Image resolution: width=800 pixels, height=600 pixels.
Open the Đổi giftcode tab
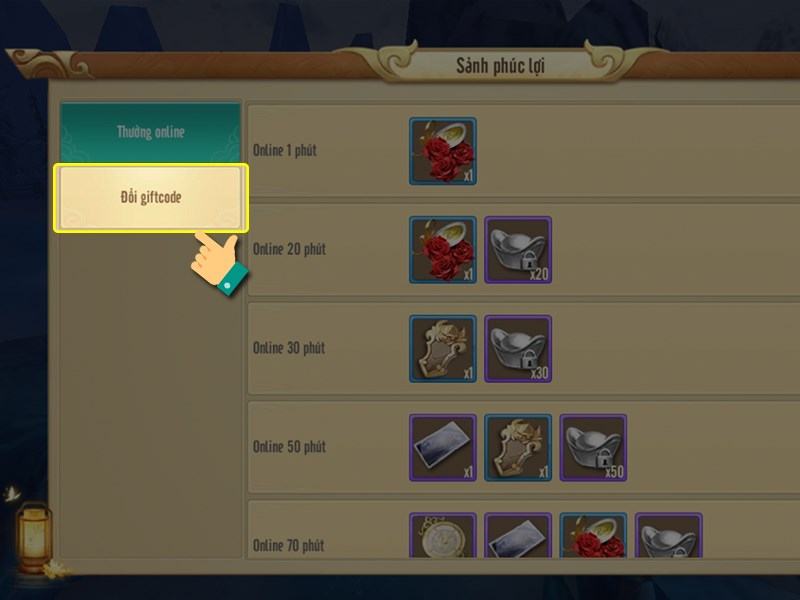tap(150, 198)
